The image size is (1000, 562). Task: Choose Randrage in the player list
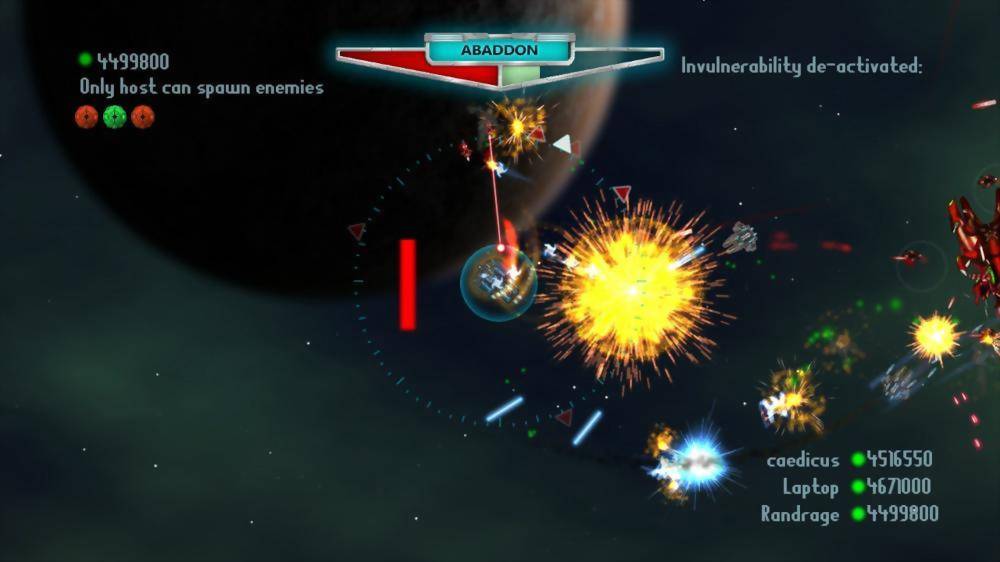pyautogui.click(x=799, y=514)
